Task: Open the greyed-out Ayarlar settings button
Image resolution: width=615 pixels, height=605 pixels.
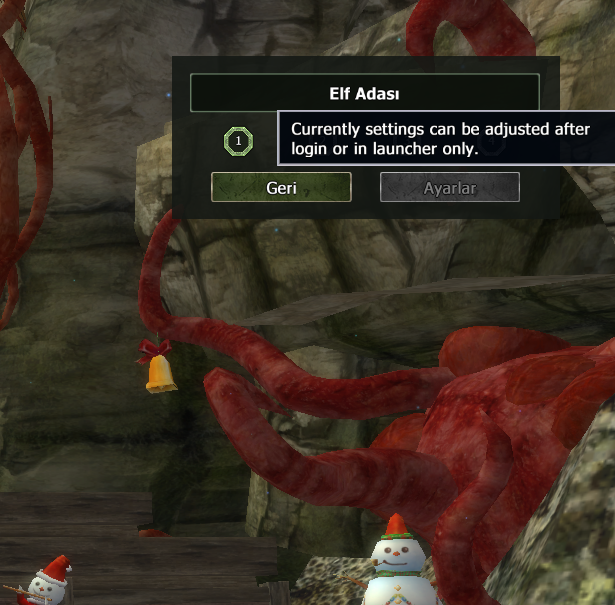Action: 450,187
